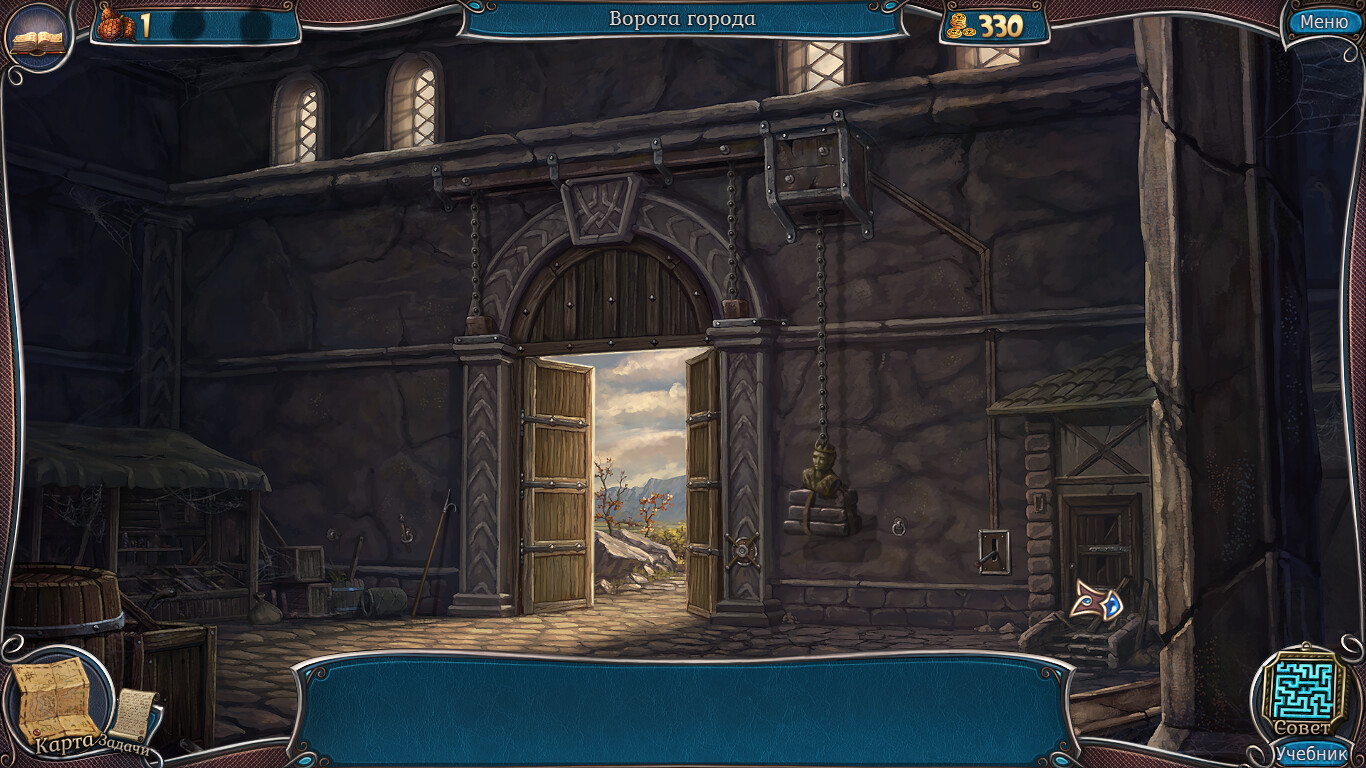Pull the iron ring on the wall
This screenshot has height=768, width=1366.
[x=900, y=524]
